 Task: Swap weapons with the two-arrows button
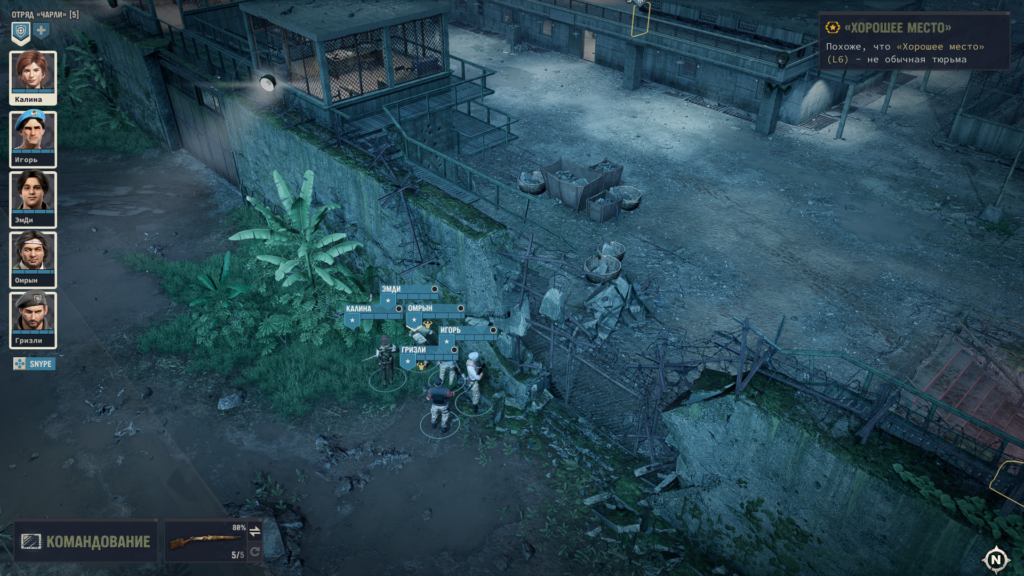click(254, 531)
